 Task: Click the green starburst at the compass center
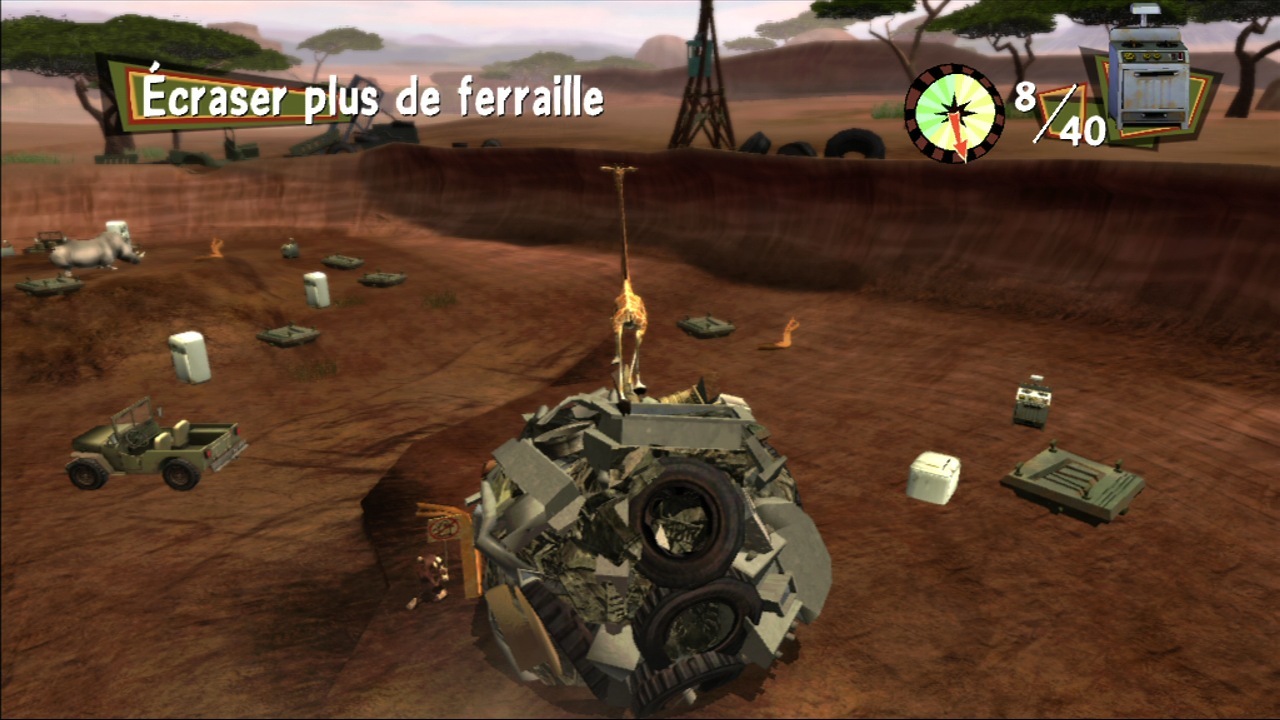point(950,103)
